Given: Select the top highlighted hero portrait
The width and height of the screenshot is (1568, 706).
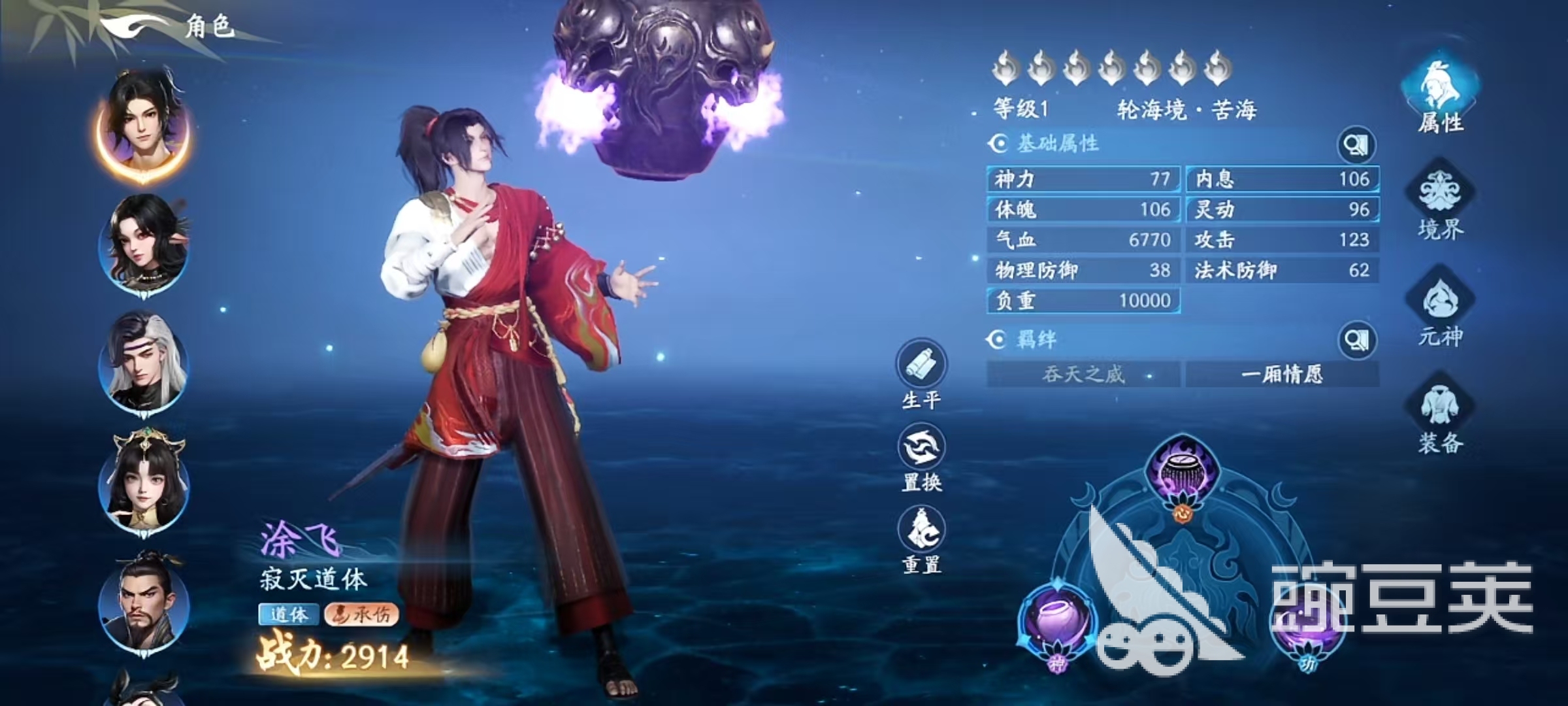Looking at the screenshot, I should coord(144,124).
